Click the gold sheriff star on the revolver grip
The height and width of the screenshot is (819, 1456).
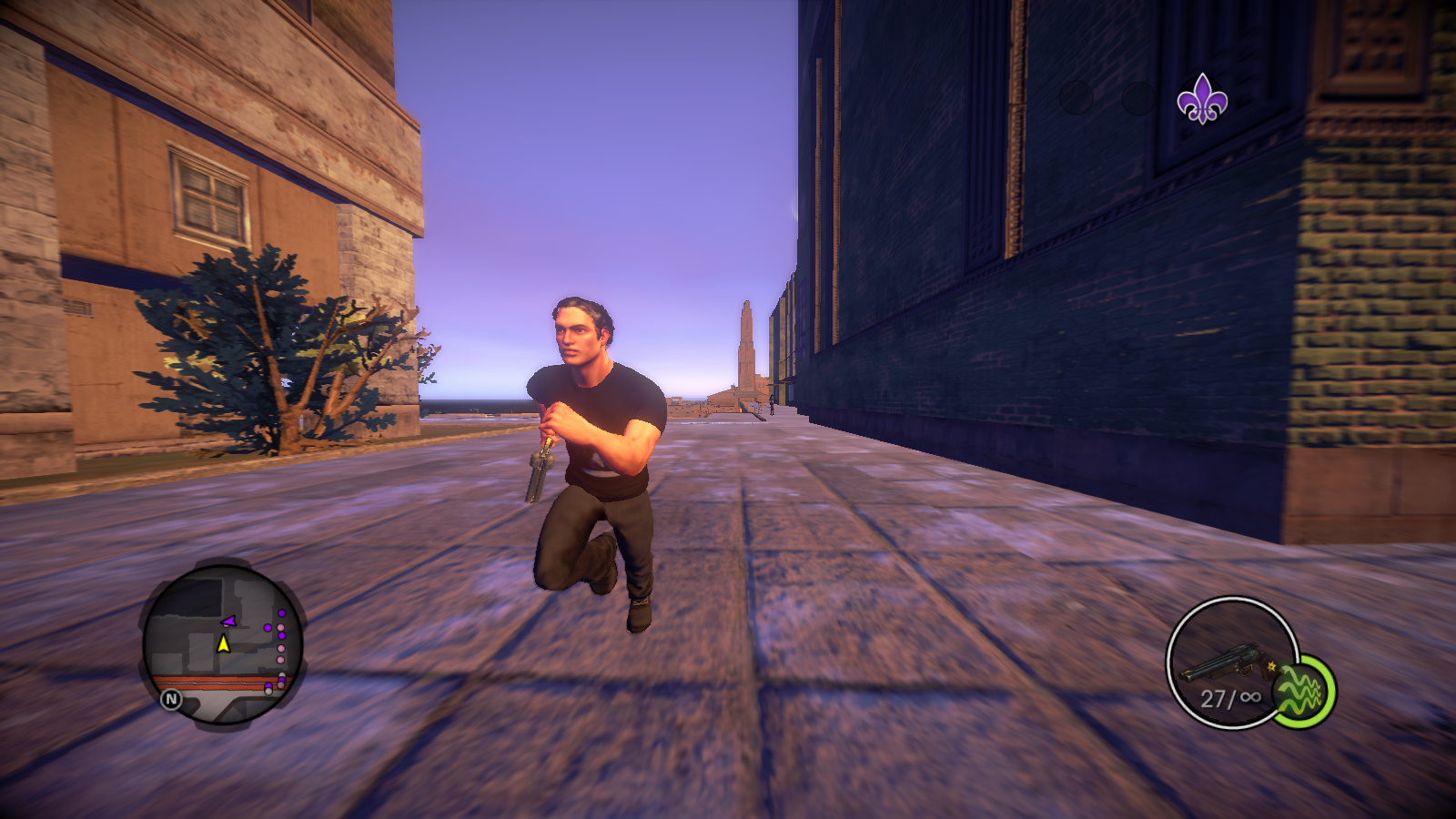tap(1270, 667)
